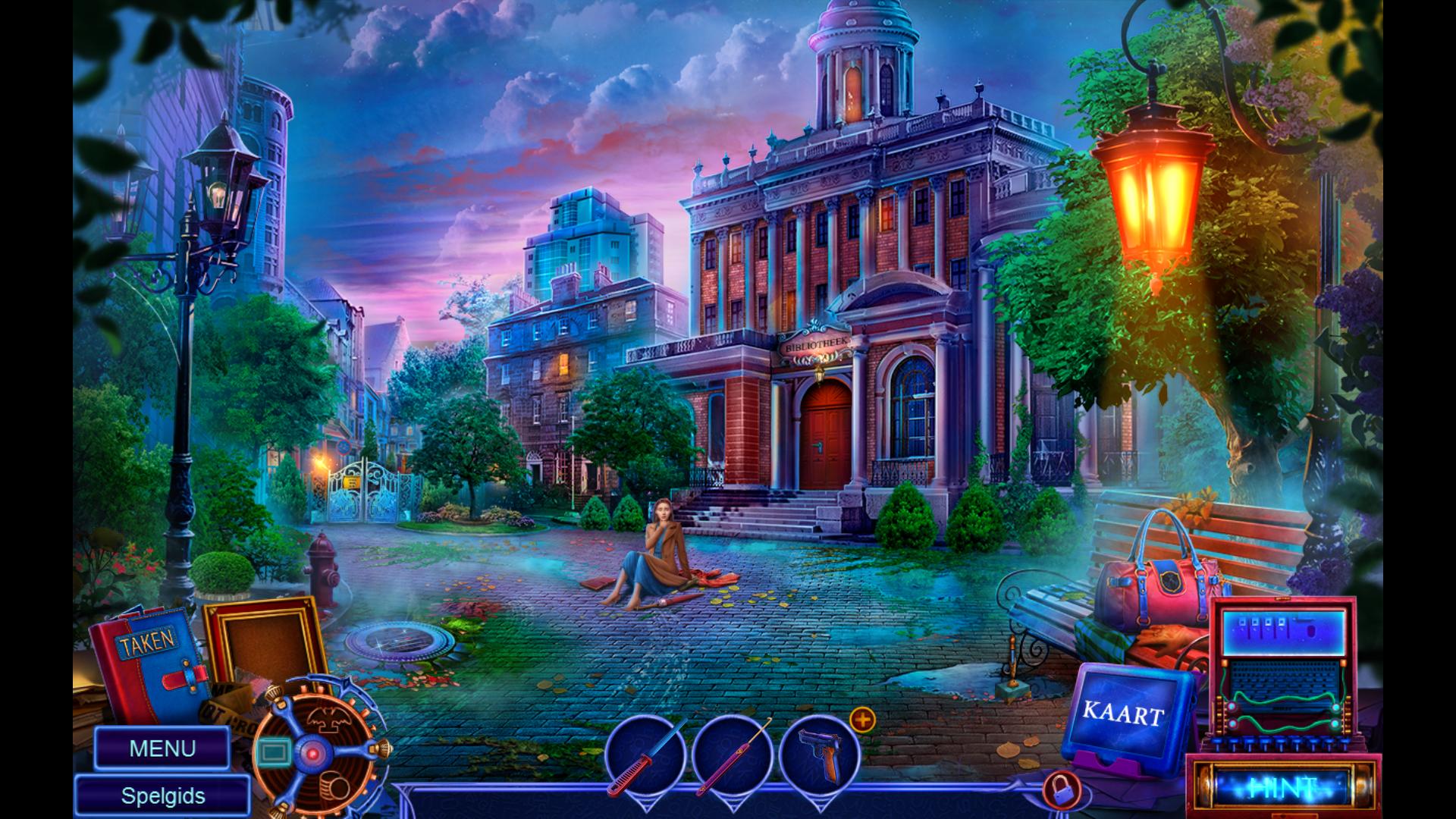
Task: Open the MENU button
Action: (x=162, y=748)
